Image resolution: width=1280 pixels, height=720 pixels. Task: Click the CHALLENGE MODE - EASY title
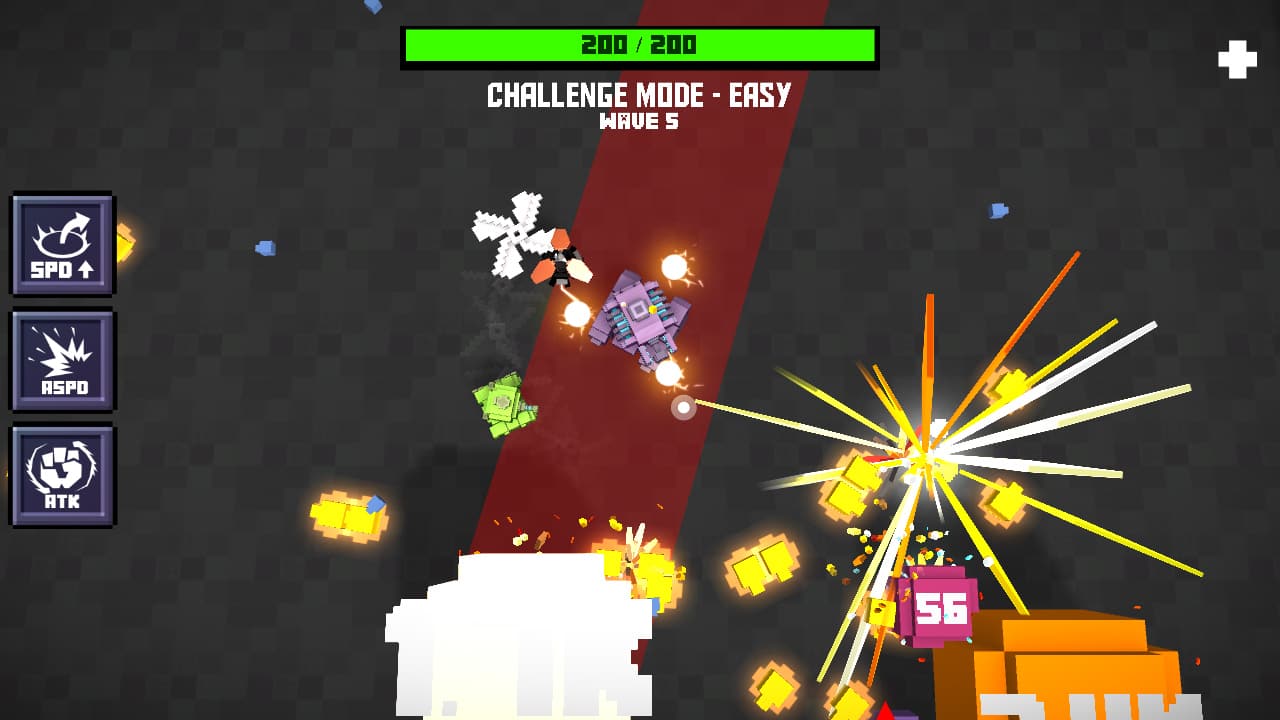[x=638, y=96]
